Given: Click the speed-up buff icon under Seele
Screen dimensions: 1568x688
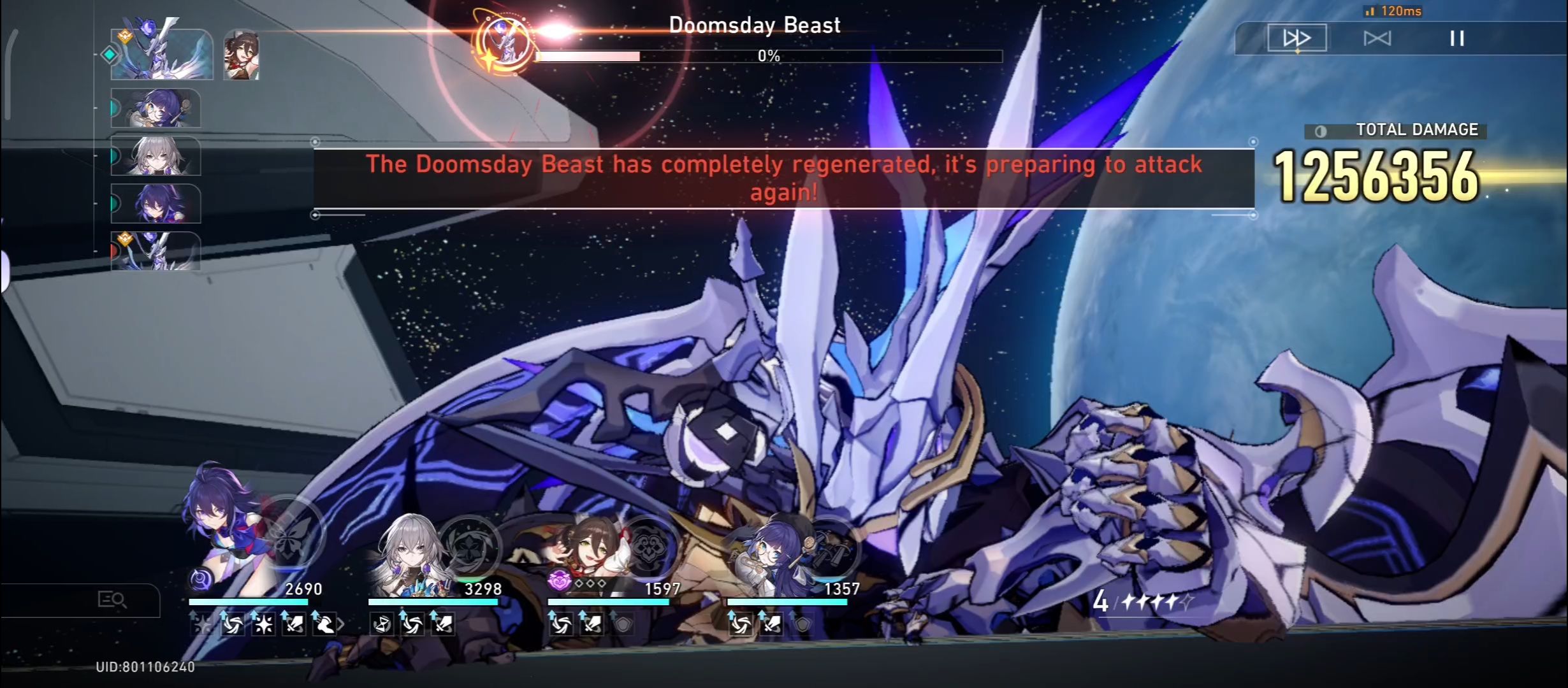Looking at the screenshot, I should pyautogui.click(x=233, y=626).
